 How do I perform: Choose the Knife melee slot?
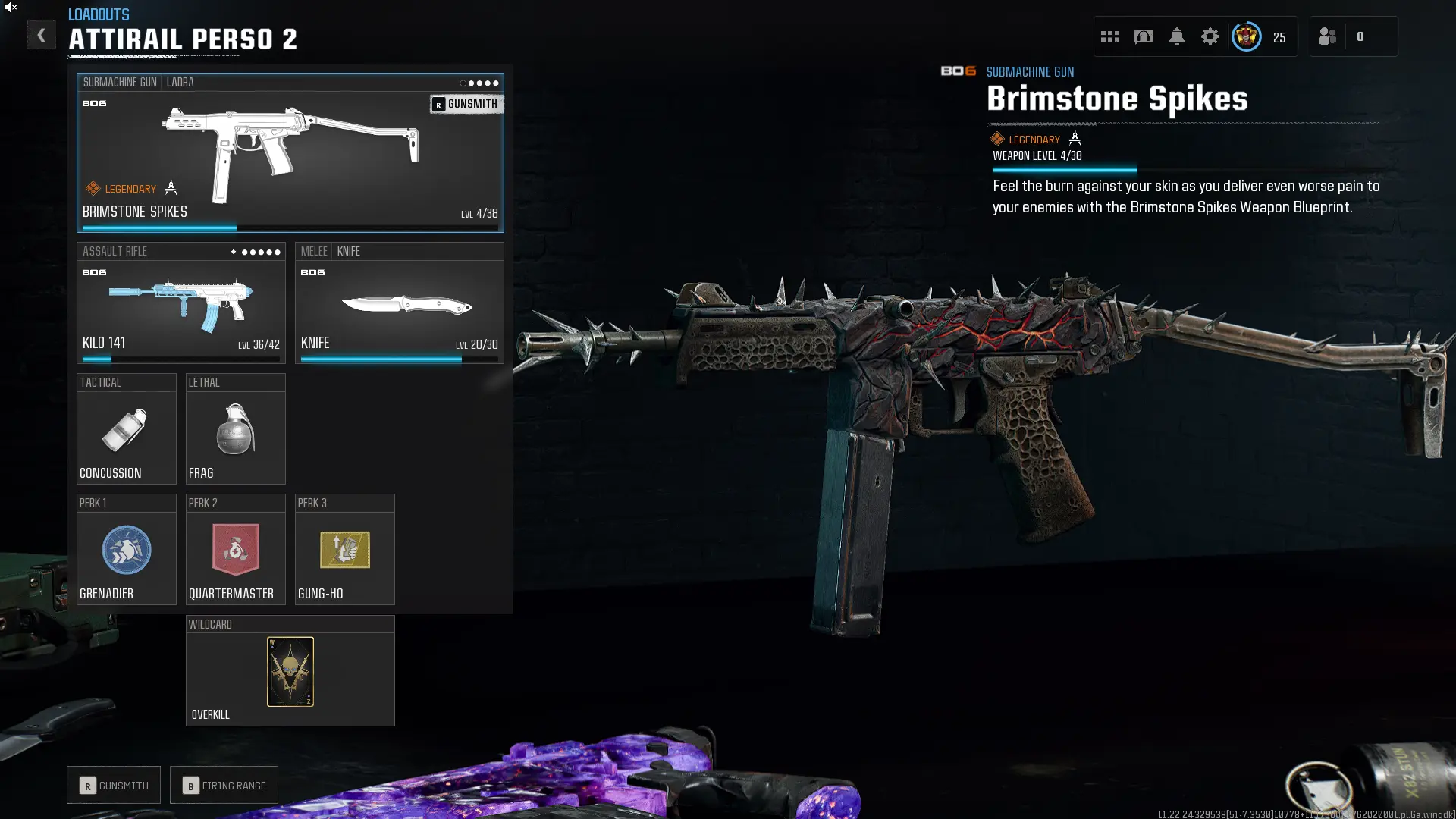point(399,303)
